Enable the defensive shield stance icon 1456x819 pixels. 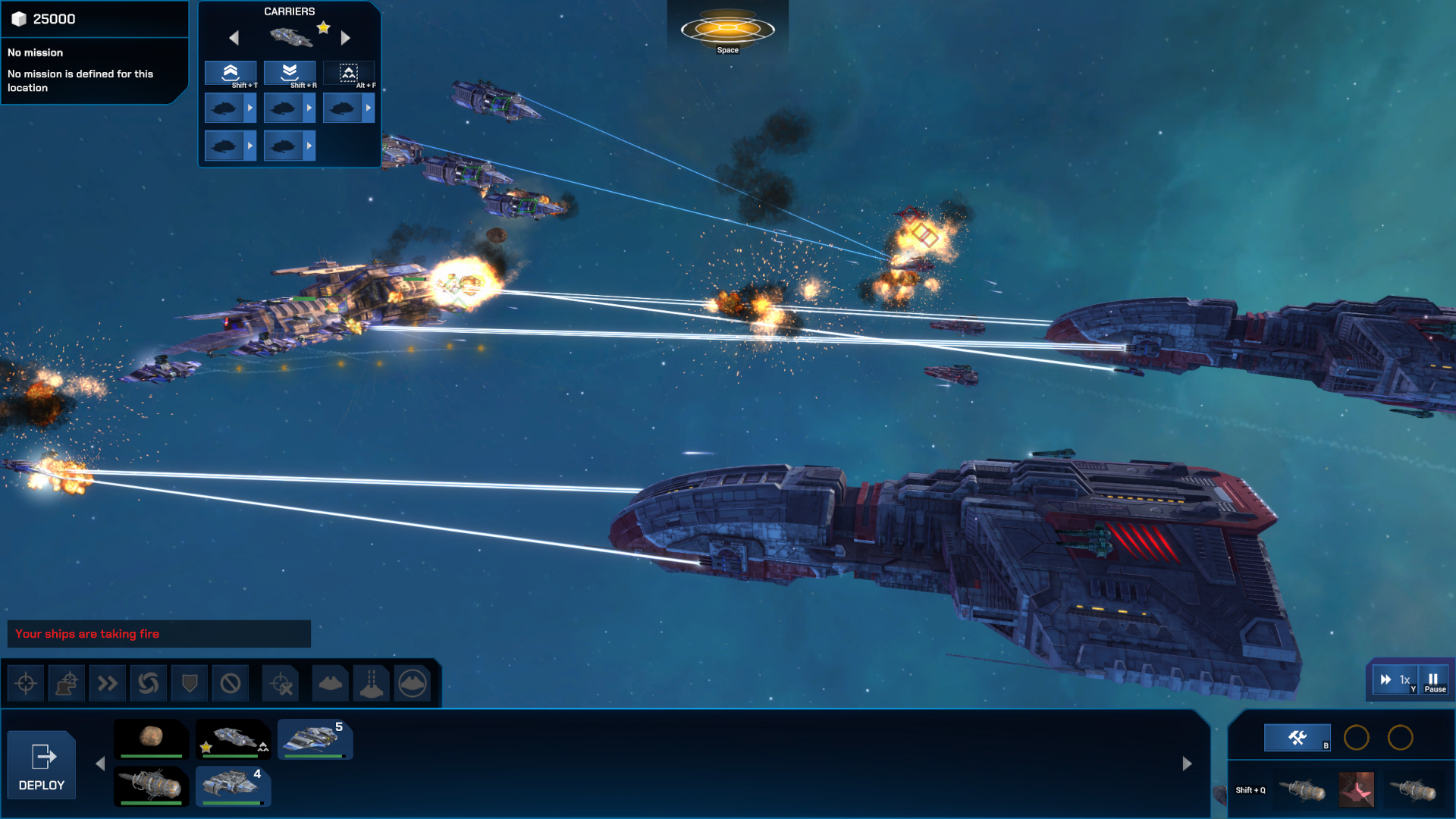pyautogui.click(x=189, y=682)
